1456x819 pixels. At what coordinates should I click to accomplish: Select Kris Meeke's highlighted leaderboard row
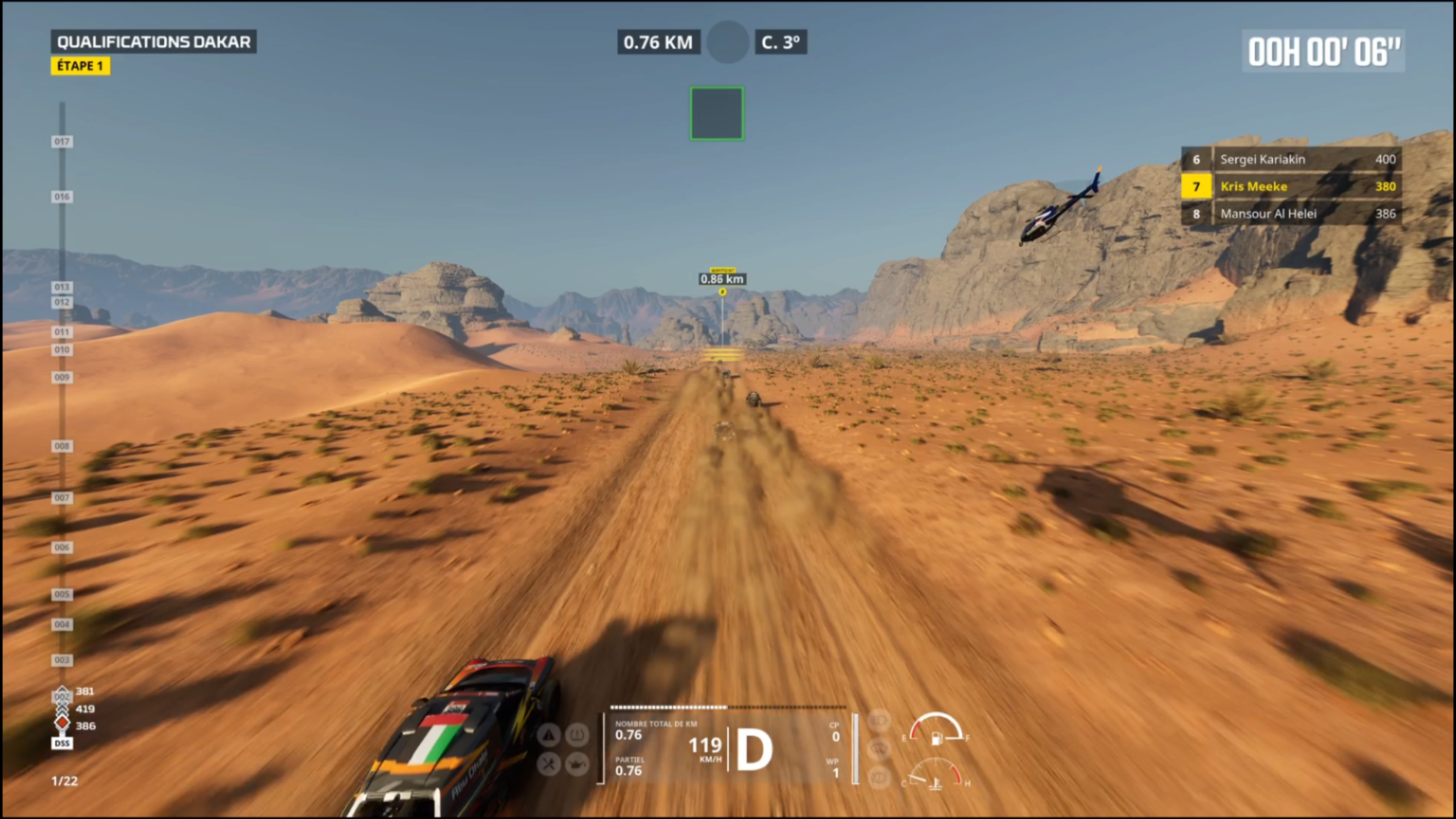coord(1291,187)
